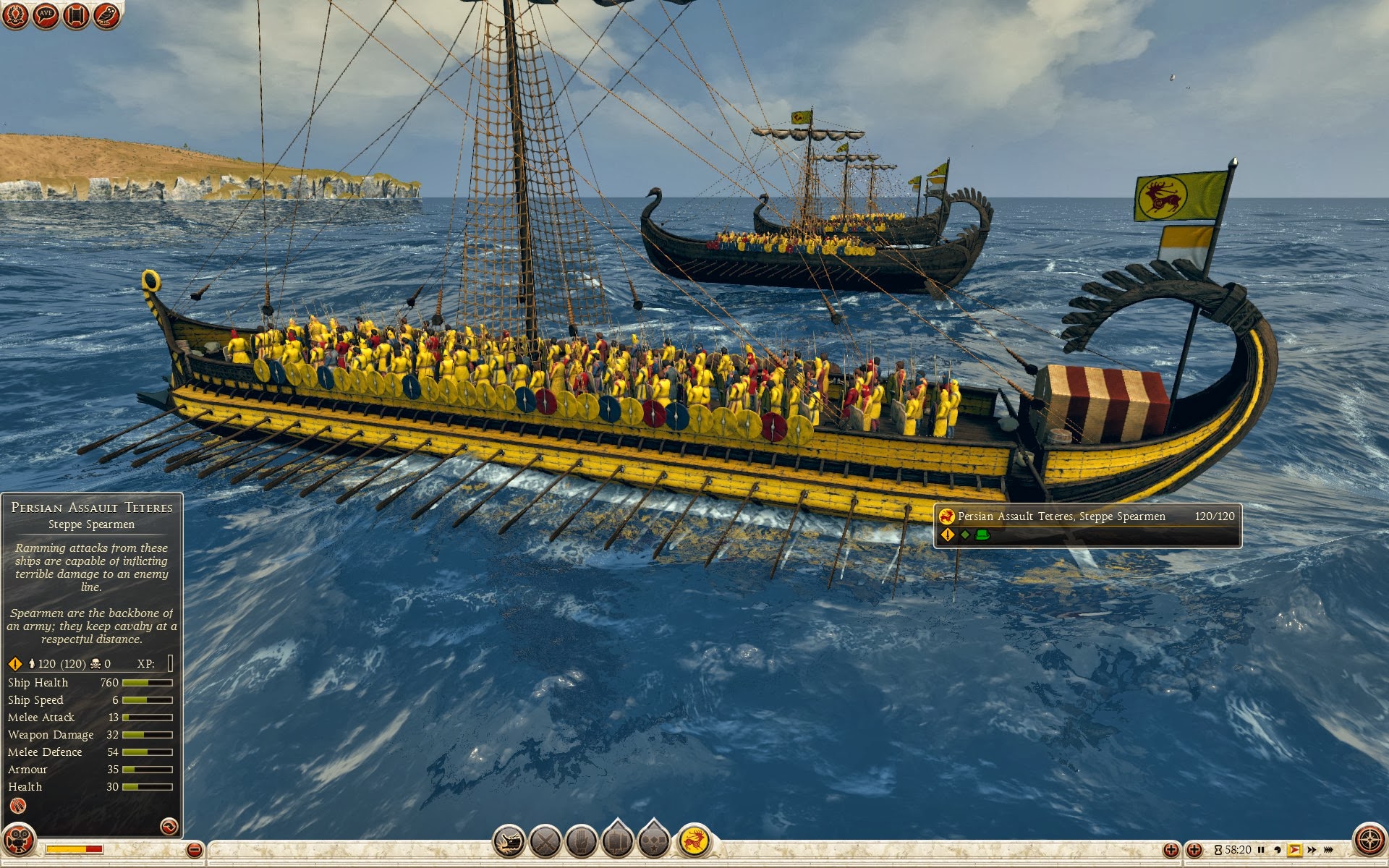Screen dimensions: 1389x868
Task: Click the camera mask button
Action: [x=19, y=841]
